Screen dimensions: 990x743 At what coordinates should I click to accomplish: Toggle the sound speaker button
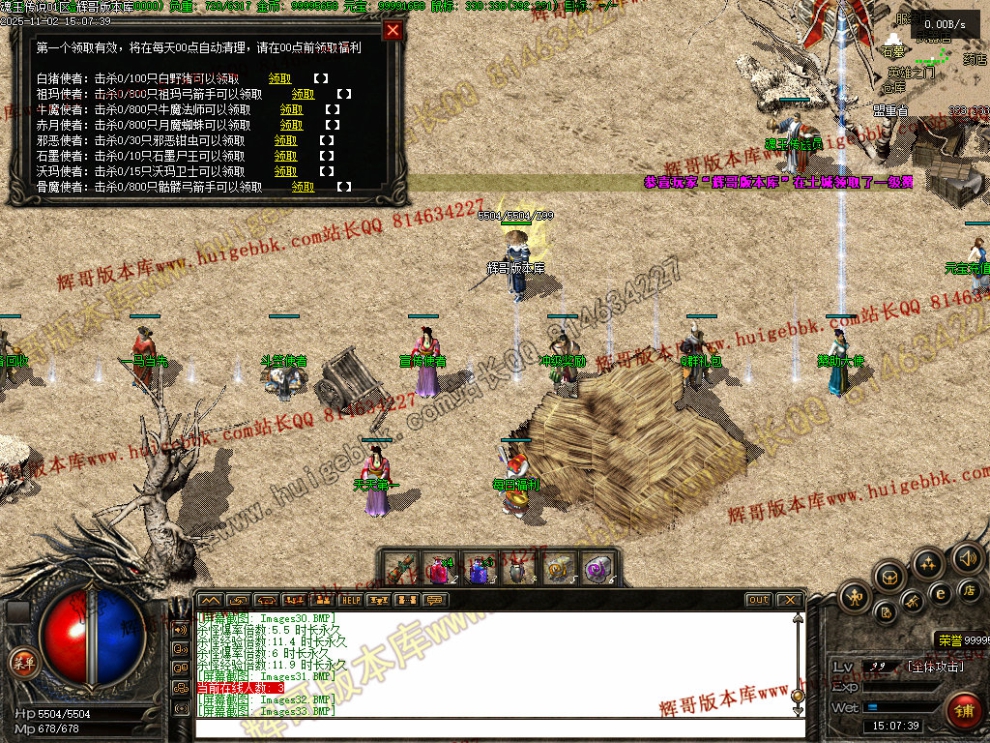coord(967,558)
